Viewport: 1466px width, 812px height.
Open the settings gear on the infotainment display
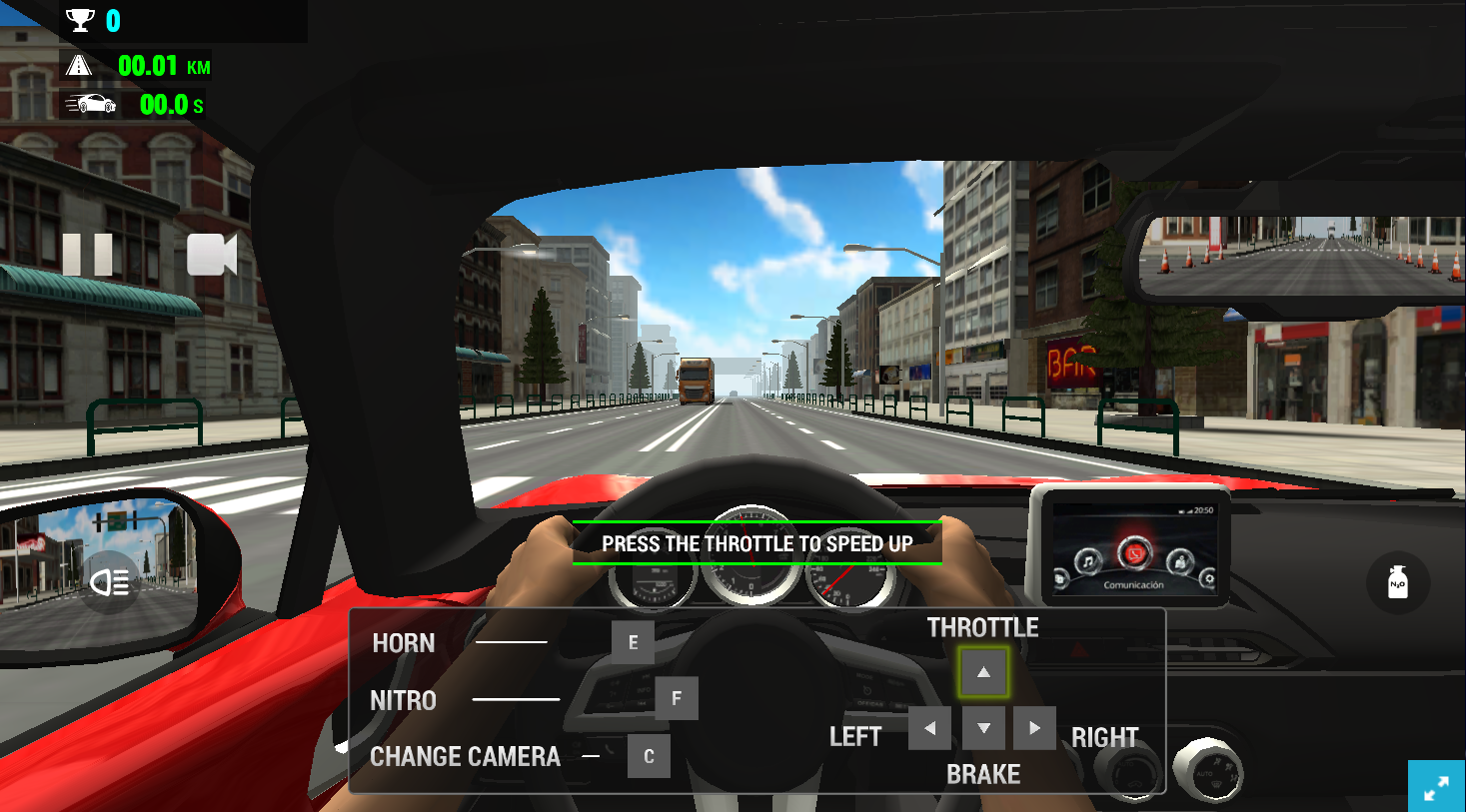tap(1209, 579)
